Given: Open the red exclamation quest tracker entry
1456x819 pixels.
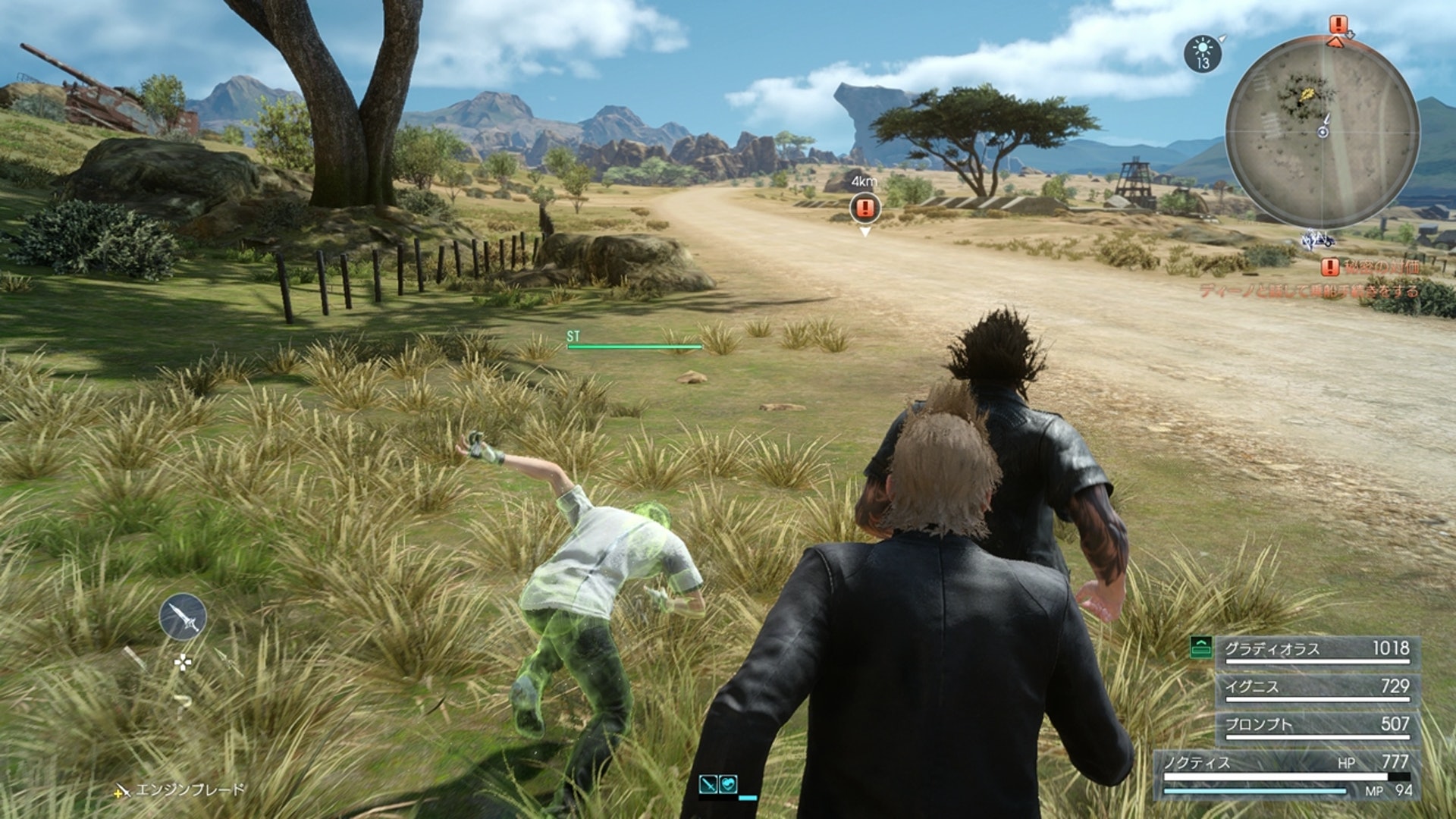Looking at the screenshot, I should tap(1330, 267).
